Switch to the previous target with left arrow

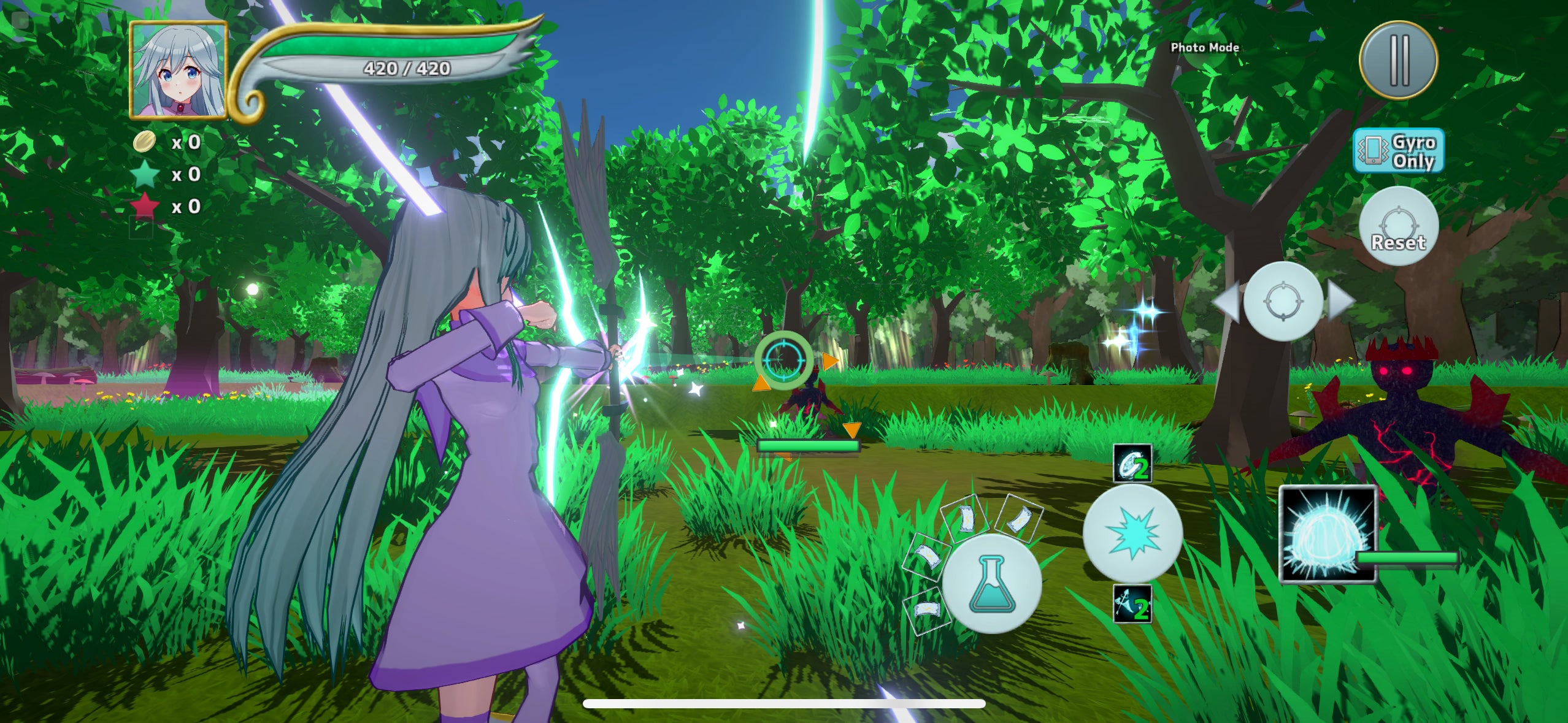click(1226, 301)
